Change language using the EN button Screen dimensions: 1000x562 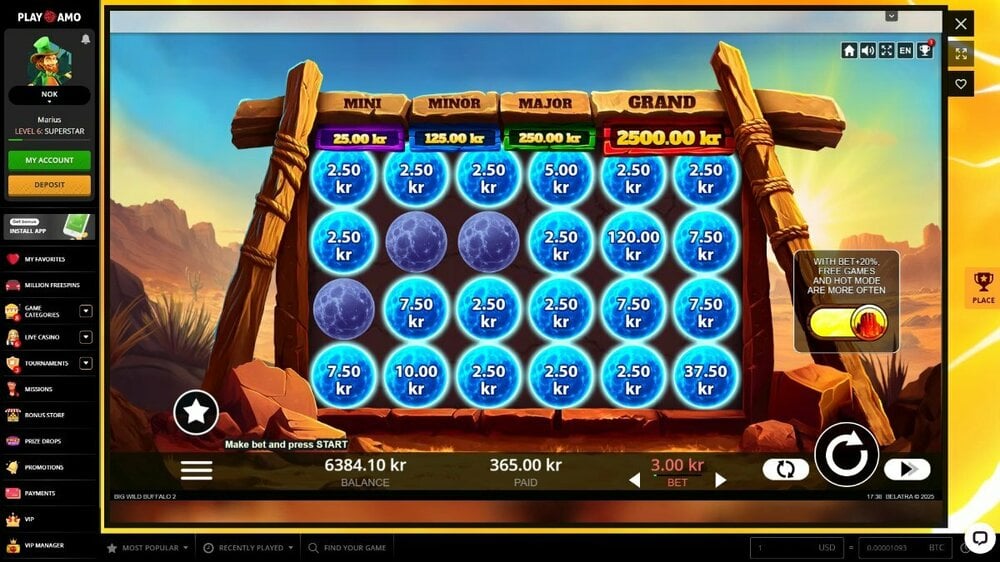[x=905, y=50]
